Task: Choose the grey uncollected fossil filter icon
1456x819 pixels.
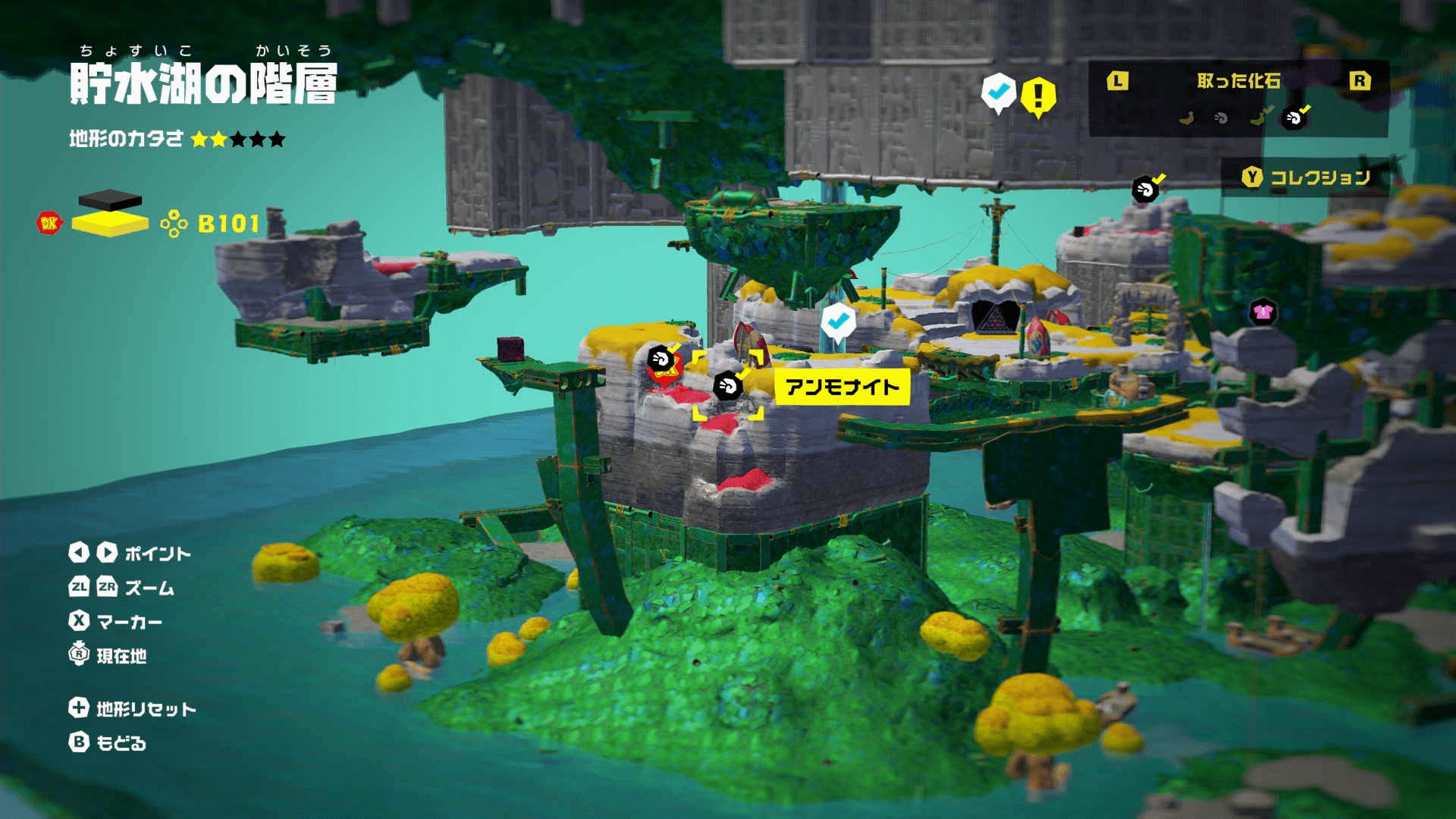Action: 1221,118
